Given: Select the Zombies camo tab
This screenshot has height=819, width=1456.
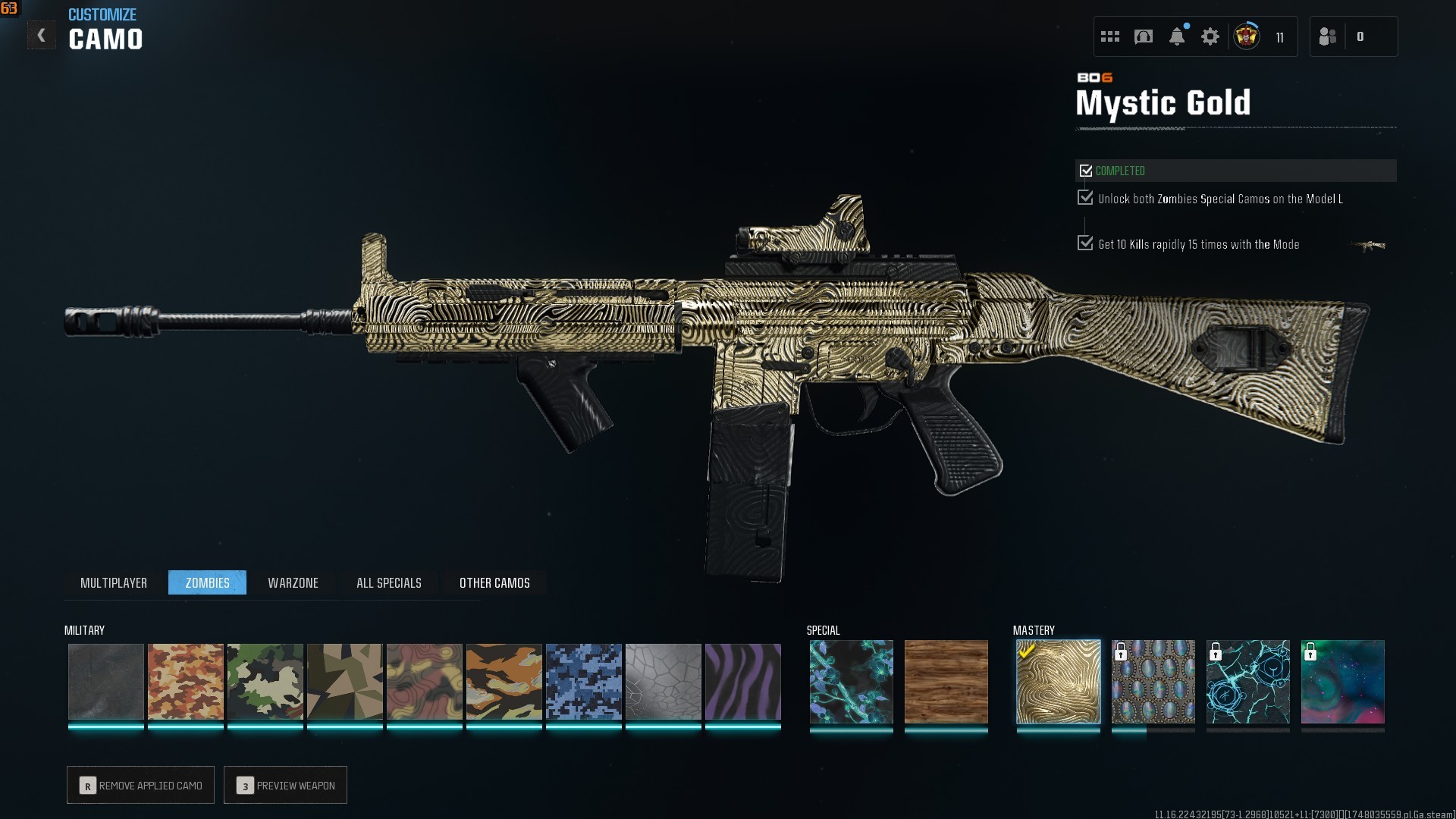Looking at the screenshot, I should point(207,582).
